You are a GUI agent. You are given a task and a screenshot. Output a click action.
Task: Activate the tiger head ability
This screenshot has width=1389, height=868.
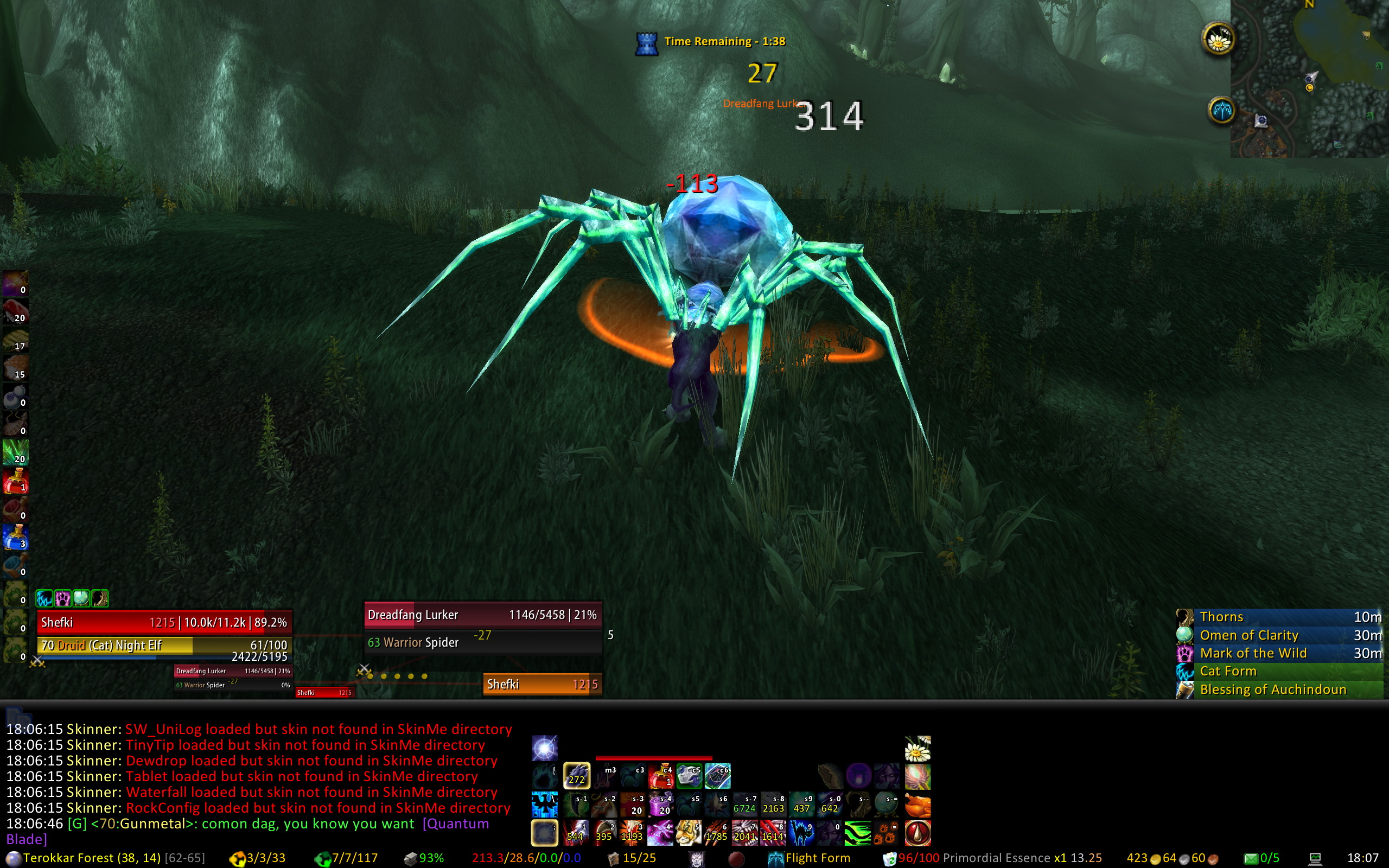688,832
